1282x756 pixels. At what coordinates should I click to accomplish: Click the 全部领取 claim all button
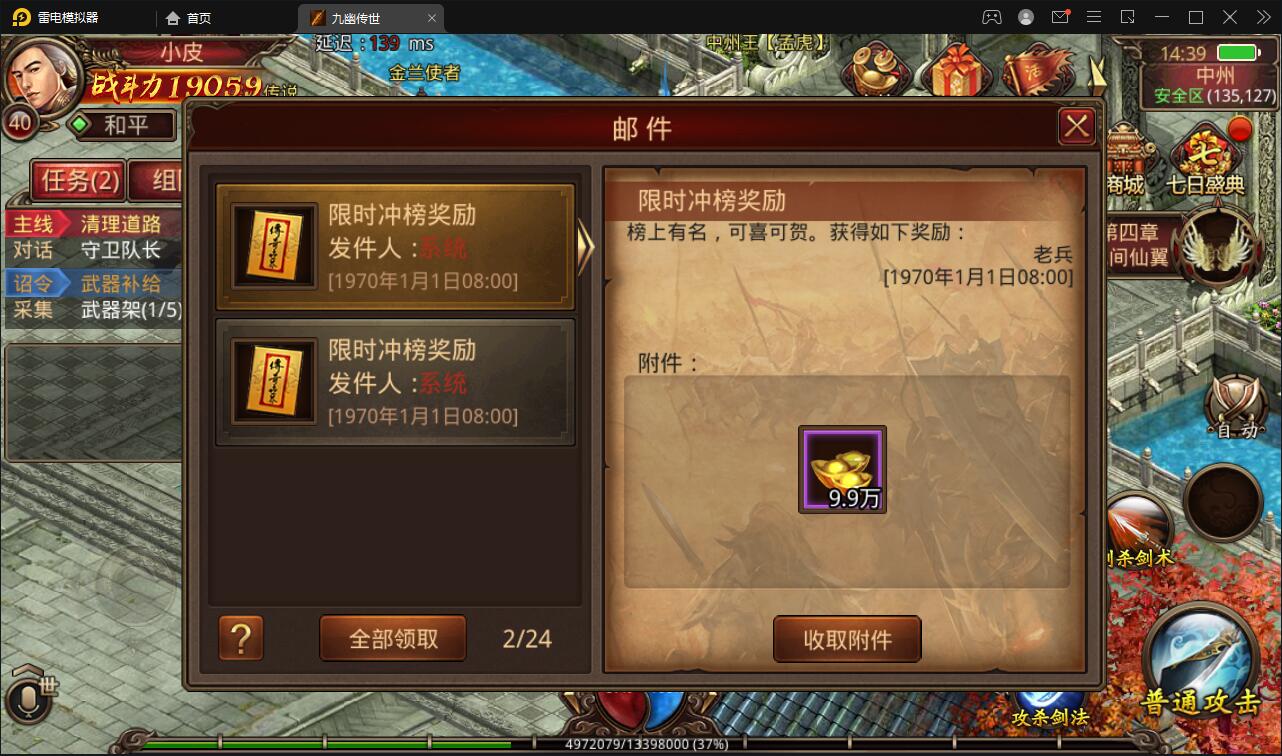click(392, 638)
